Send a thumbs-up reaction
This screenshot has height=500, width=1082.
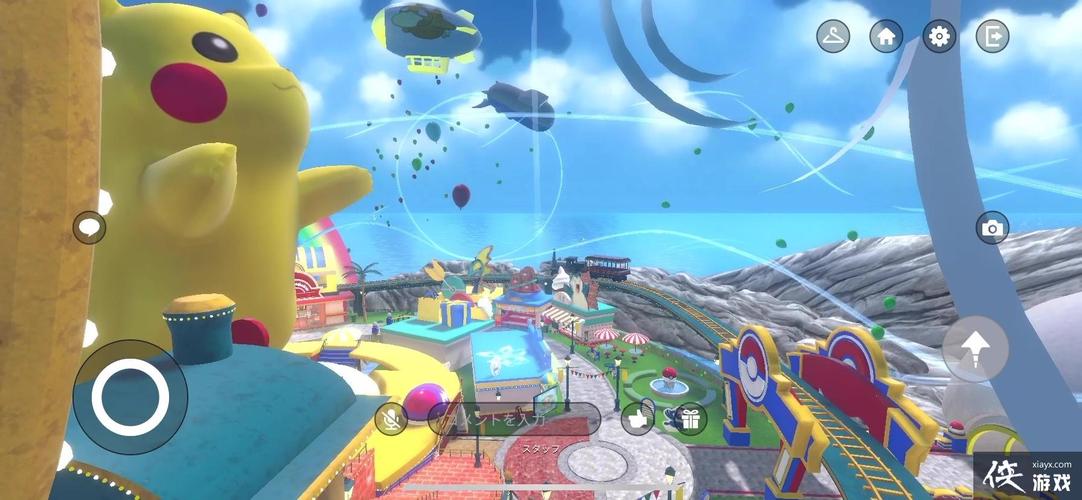tap(637, 419)
